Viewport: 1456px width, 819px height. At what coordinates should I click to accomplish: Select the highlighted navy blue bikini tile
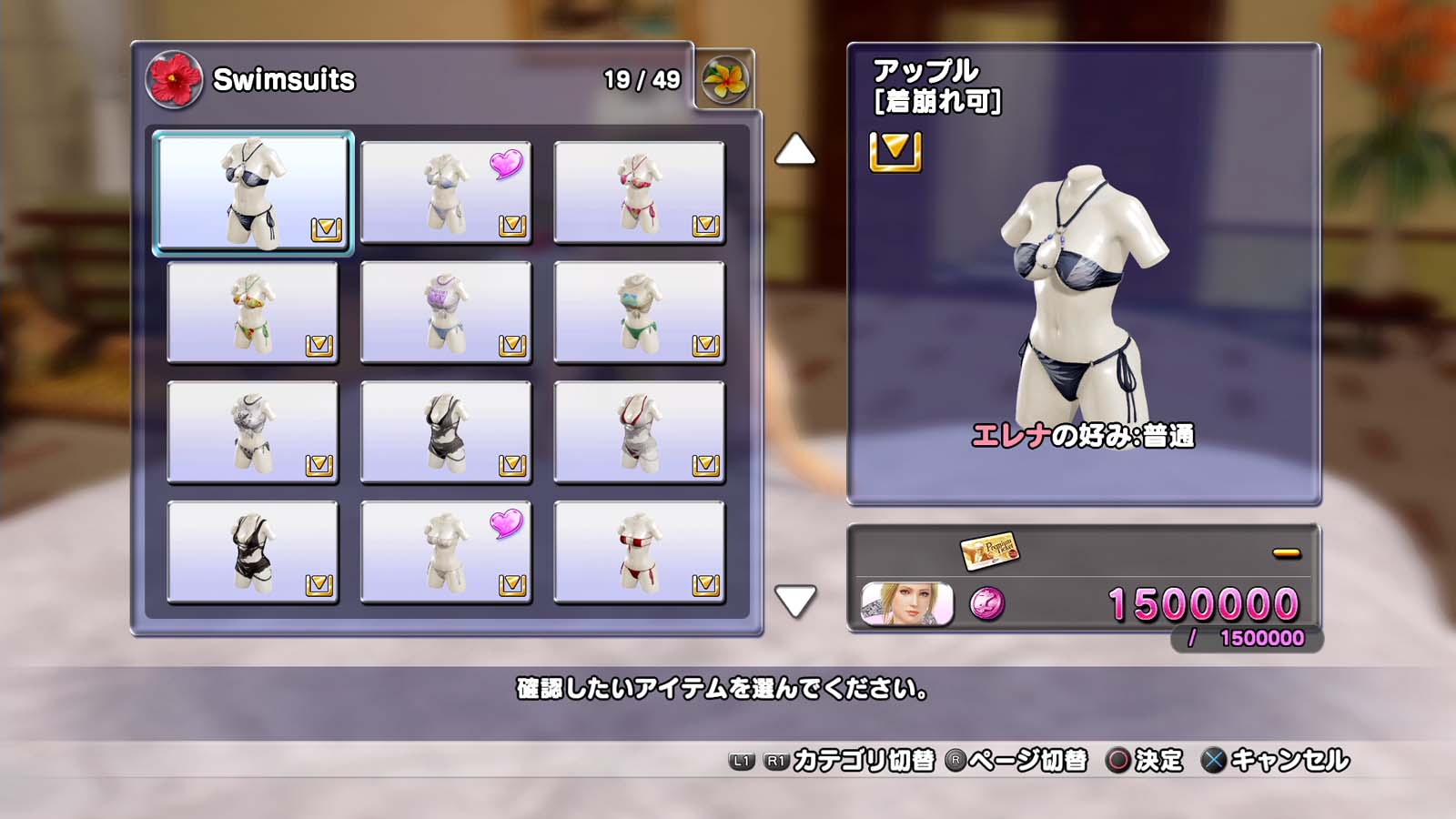click(x=253, y=192)
